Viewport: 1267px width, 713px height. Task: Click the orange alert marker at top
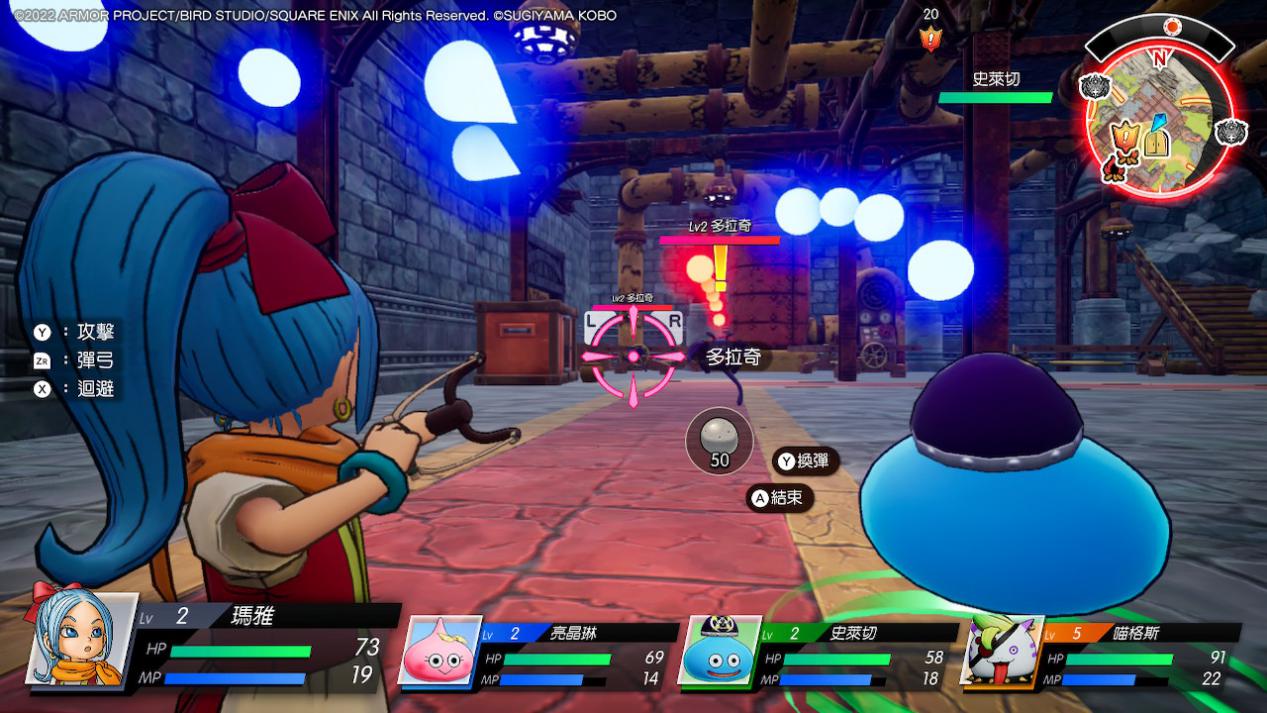point(931,39)
